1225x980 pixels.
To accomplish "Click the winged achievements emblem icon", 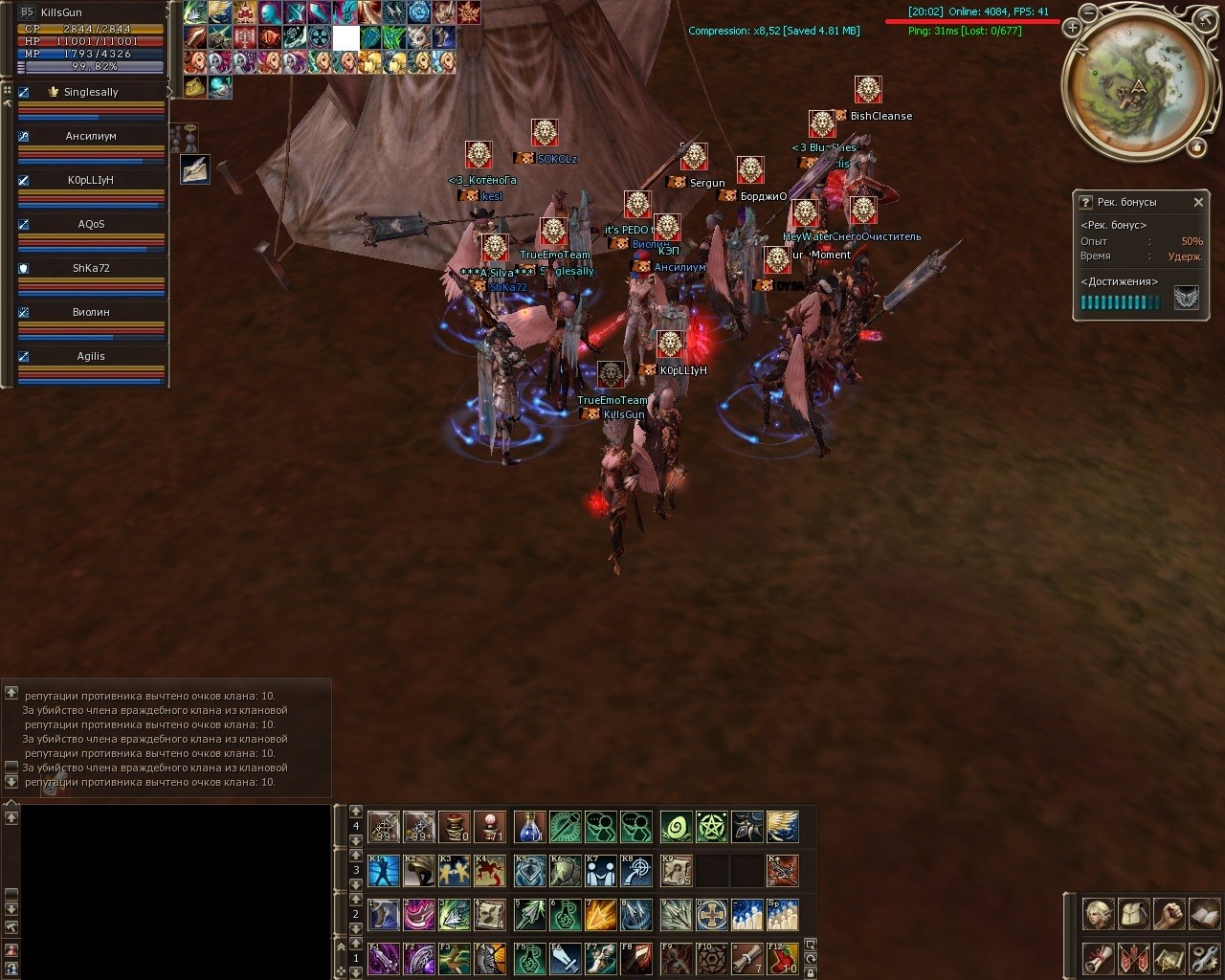I will pyautogui.click(x=1187, y=299).
